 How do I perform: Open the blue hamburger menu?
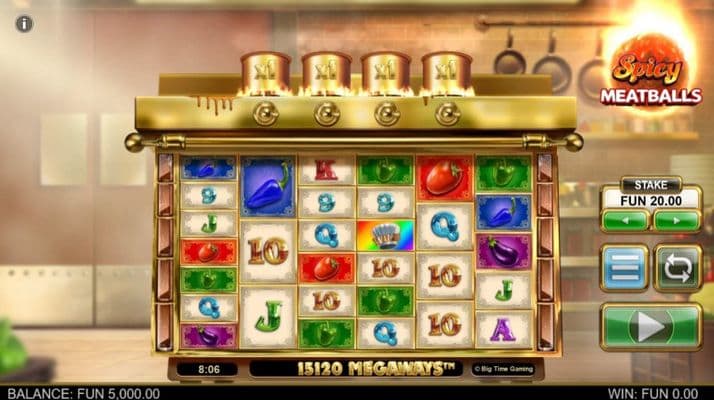(624, 268)
